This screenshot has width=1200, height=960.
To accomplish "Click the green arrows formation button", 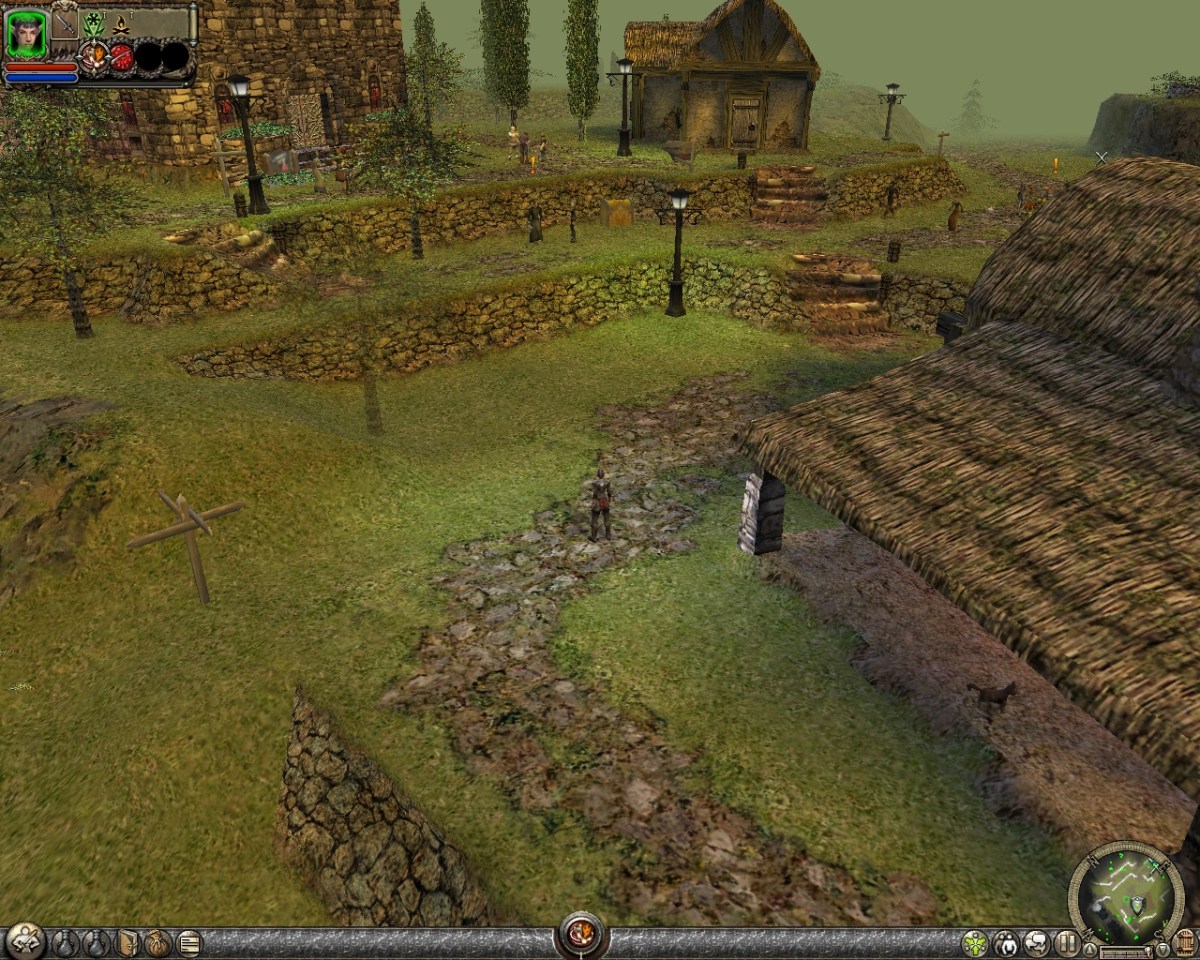I will point(975,943).
